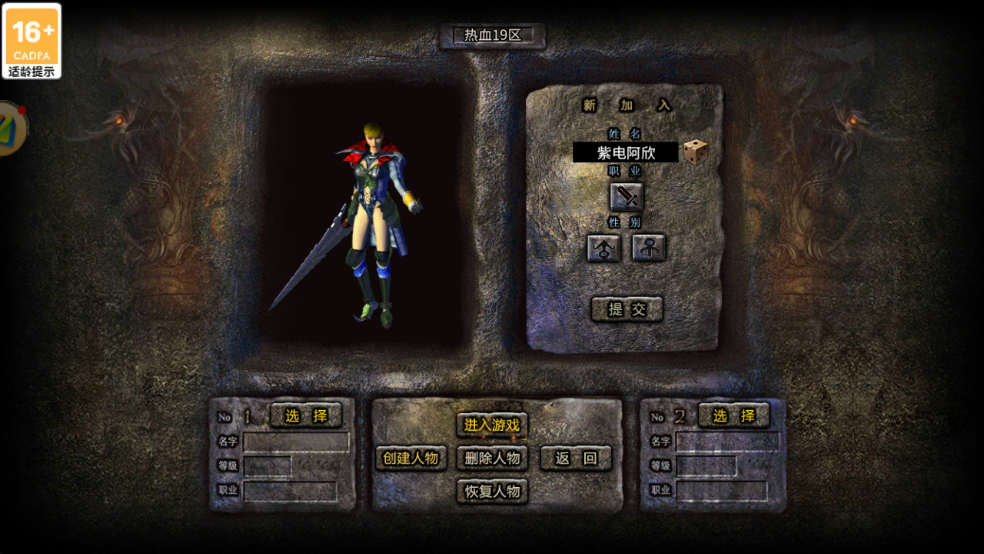The height and width of the screenshot is (554, 984).
Task: Restore a character using 恢复人物
Action: tap(492, 491)
